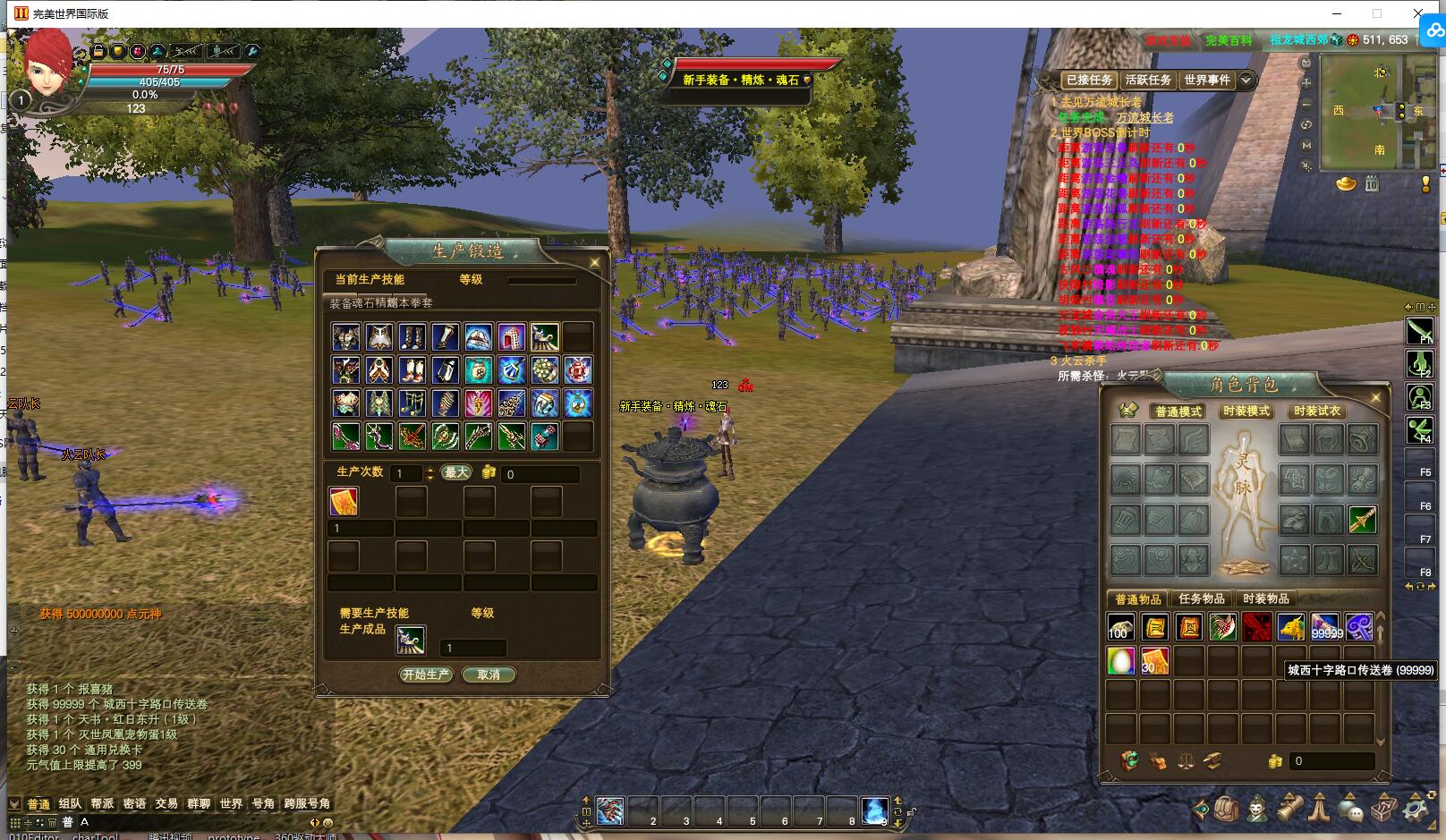
Task: Switch chat to the 组队 channel
Action: (x=70, y=803)
